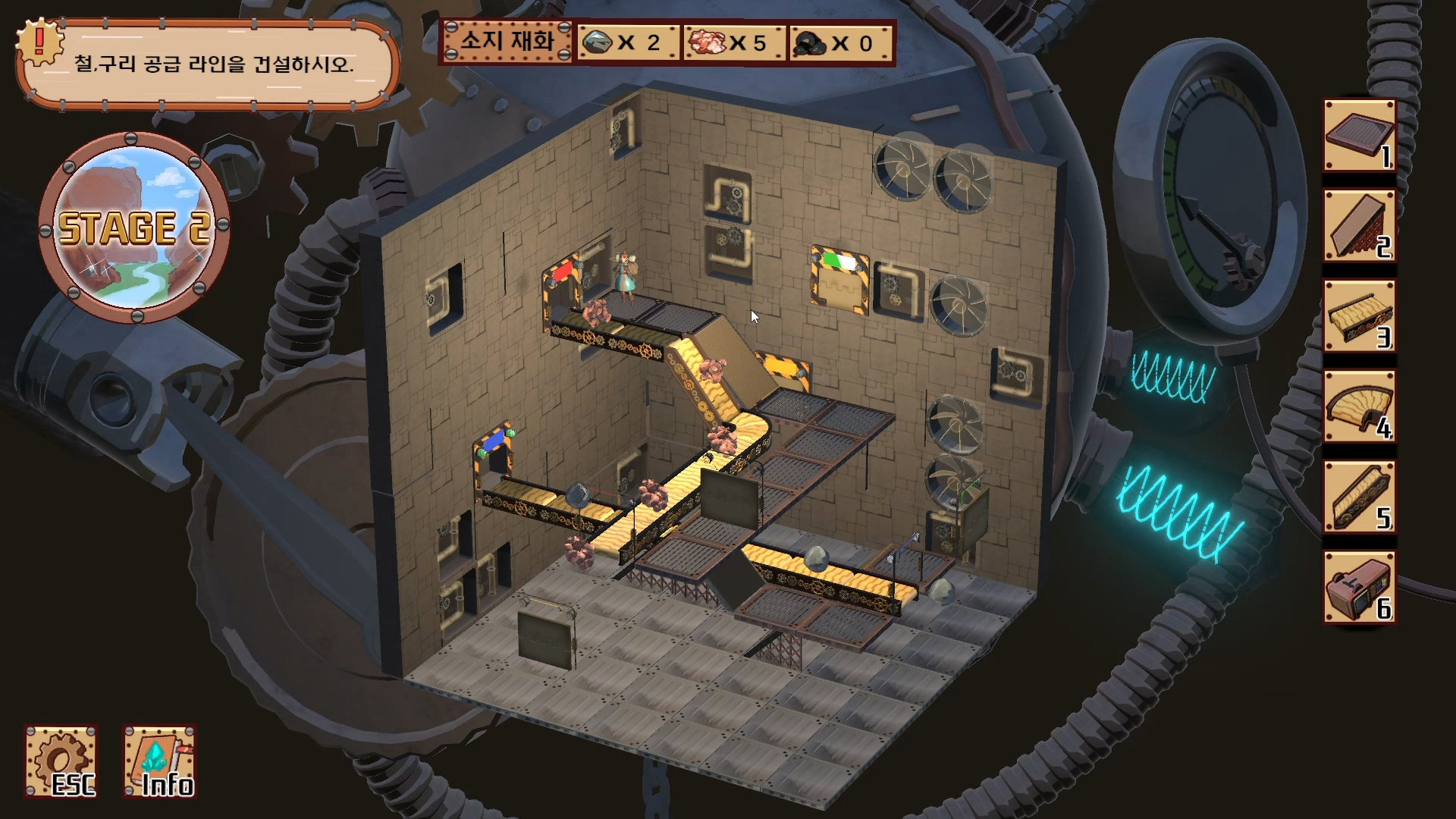This screenshot has height=819, width=1456.
Task: Pick the curved conveyor belt in slot 4
Action: tap(1359, 407)
